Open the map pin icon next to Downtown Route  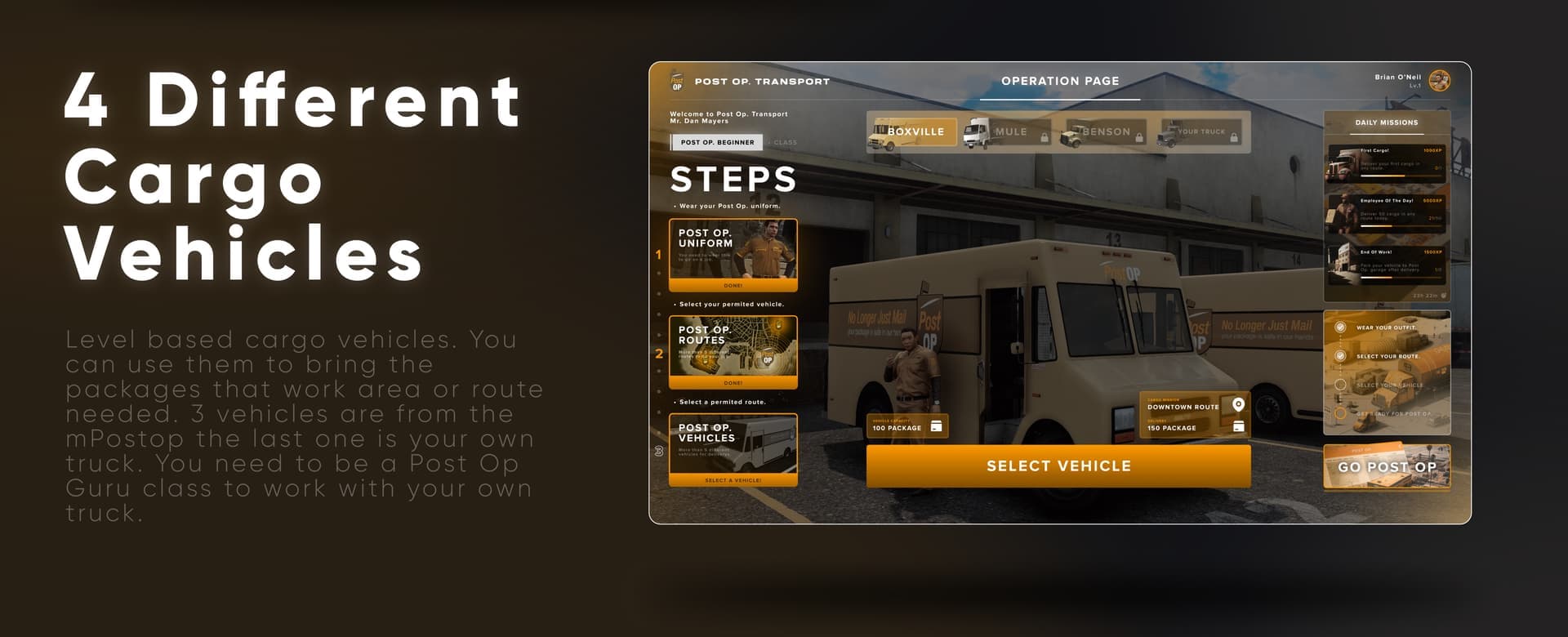[1238, 404]
